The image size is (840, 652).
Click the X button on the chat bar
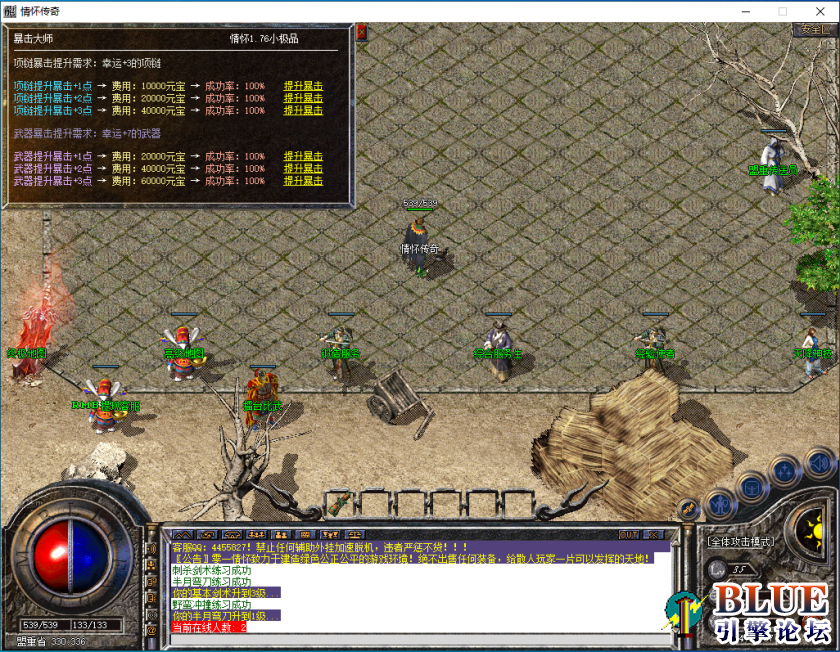(653, 535)
